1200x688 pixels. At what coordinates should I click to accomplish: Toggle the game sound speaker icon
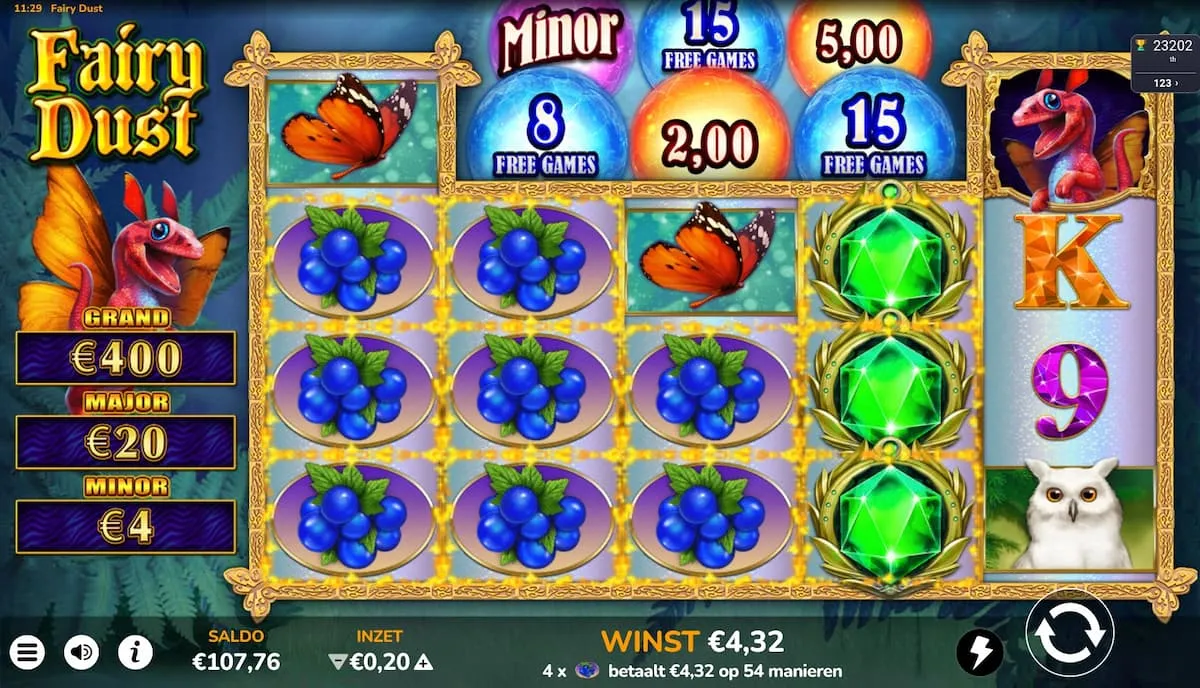pos(81,653)
